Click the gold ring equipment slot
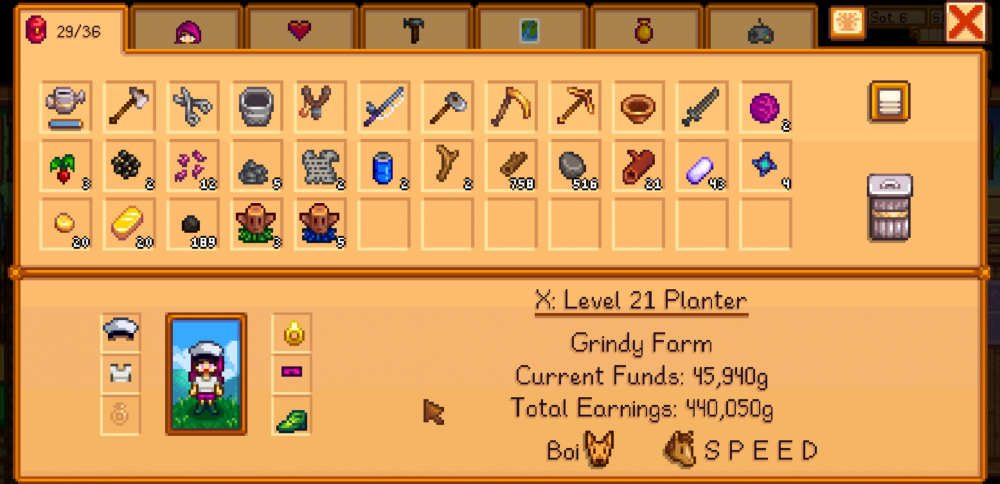1000x484 pixels. pyautogui.click(x=291, y=332)
